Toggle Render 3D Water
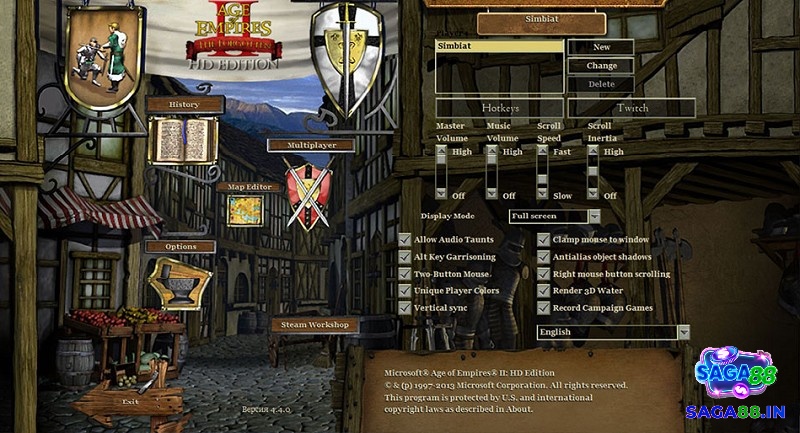 (544, 291)
